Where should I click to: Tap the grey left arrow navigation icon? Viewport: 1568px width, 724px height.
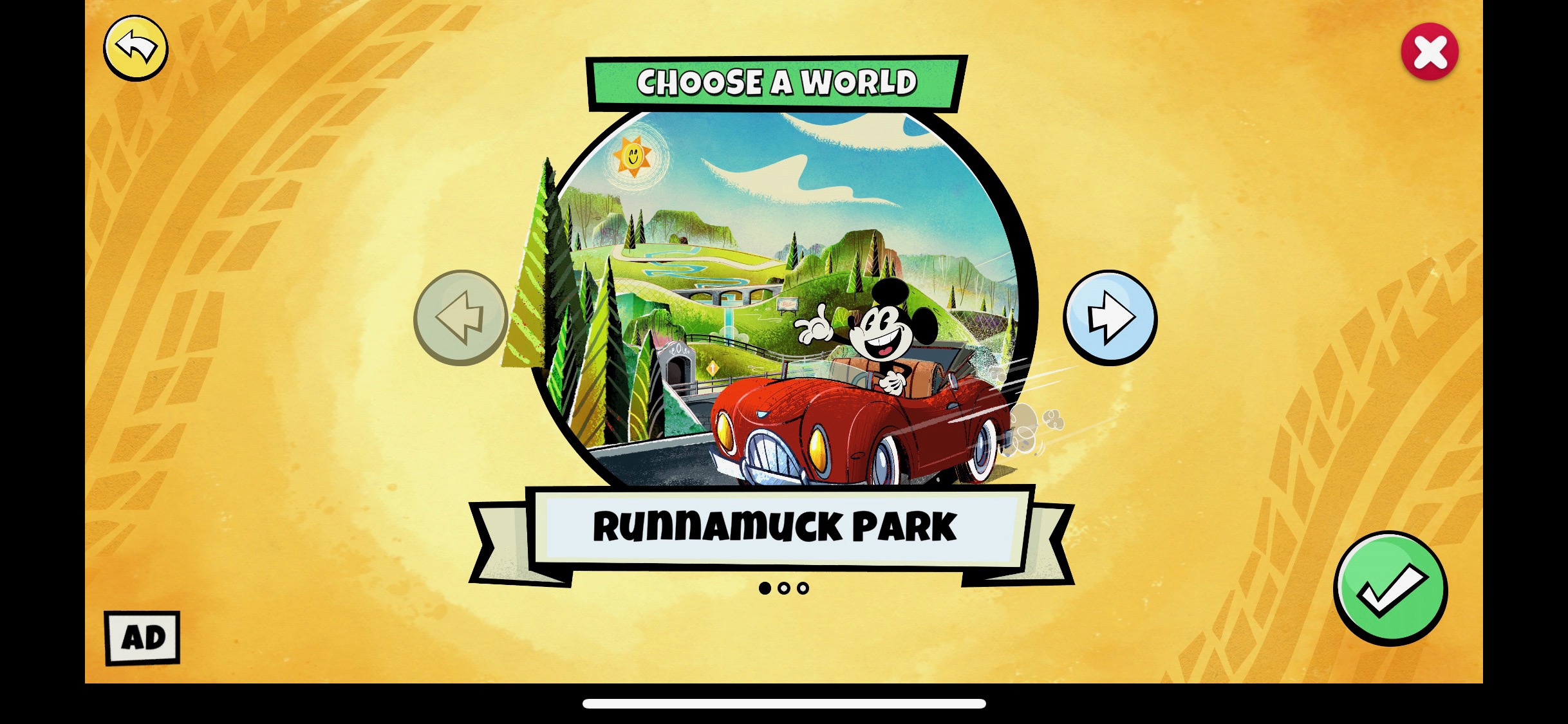(x=461, y=318)
